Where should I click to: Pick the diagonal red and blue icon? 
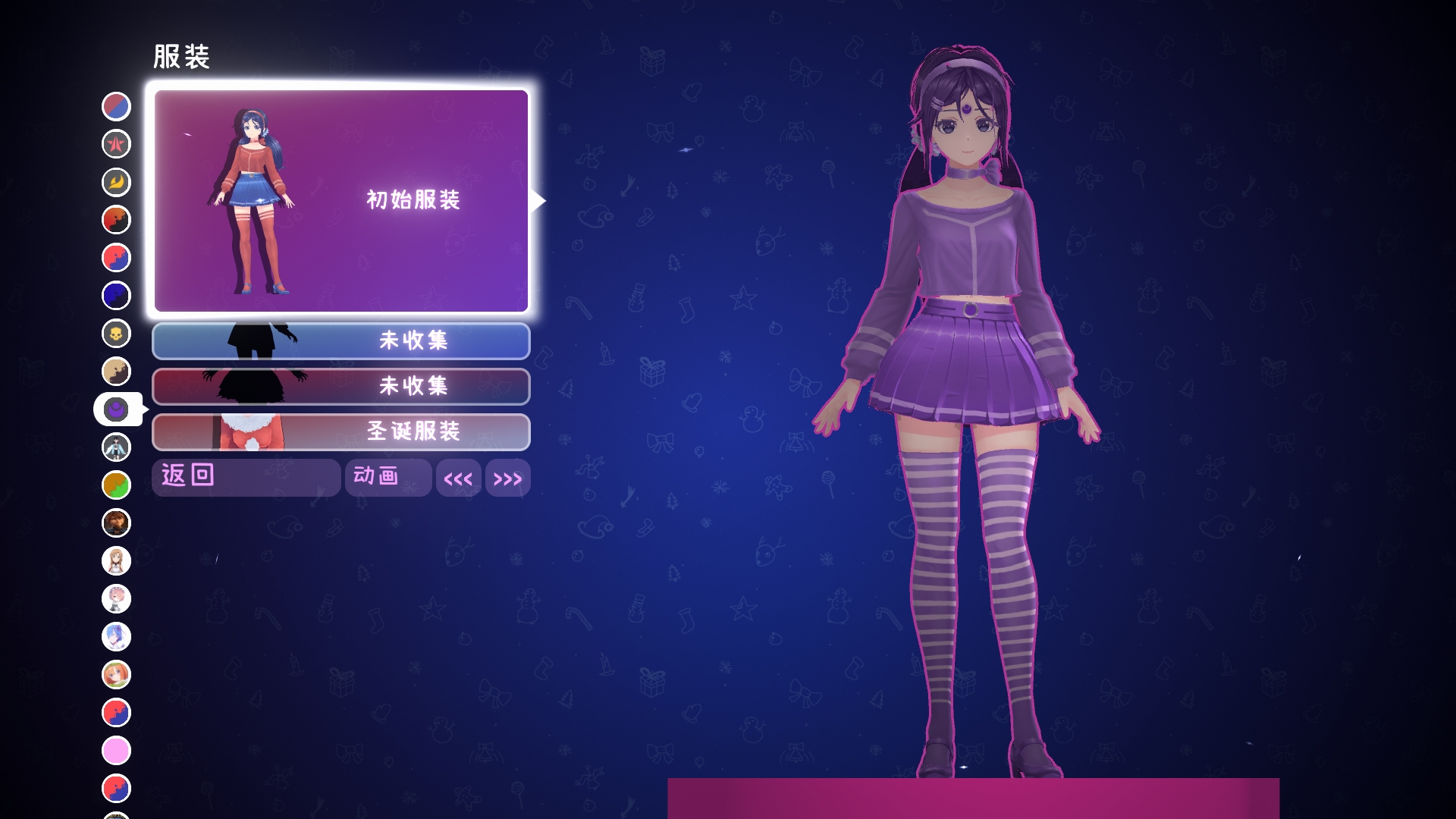[116, 106]
